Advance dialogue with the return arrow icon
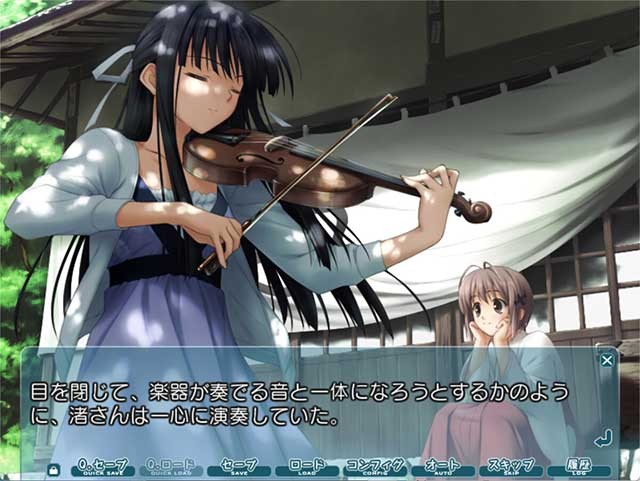The image size is (640, 481). coord(602,438)
